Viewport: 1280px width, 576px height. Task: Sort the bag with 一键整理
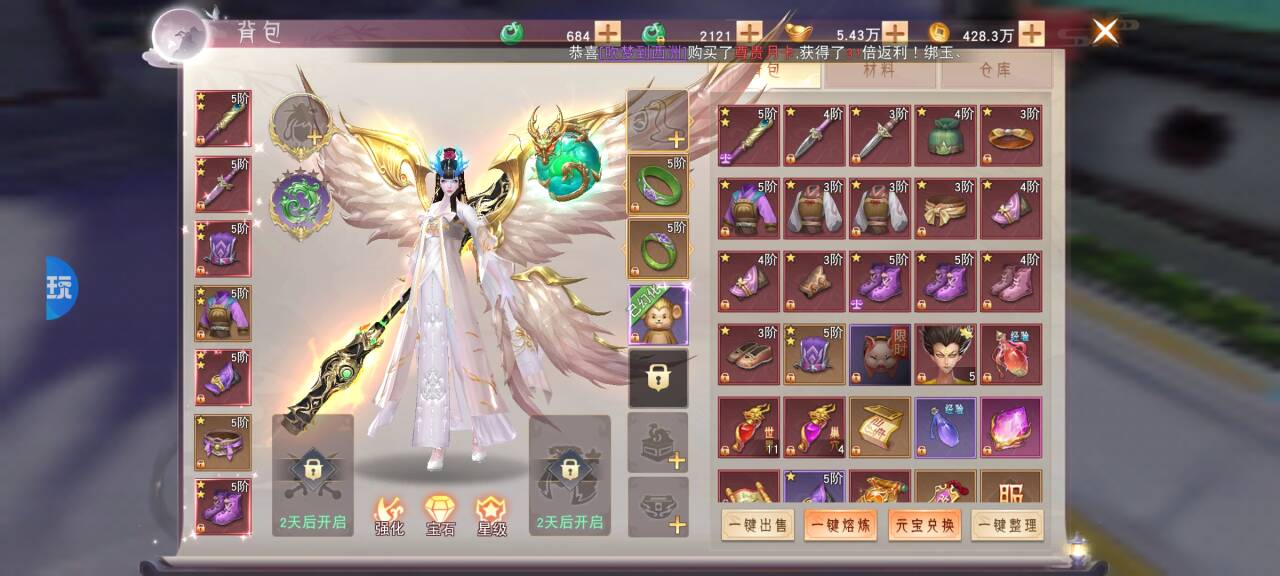(1007, 525)
